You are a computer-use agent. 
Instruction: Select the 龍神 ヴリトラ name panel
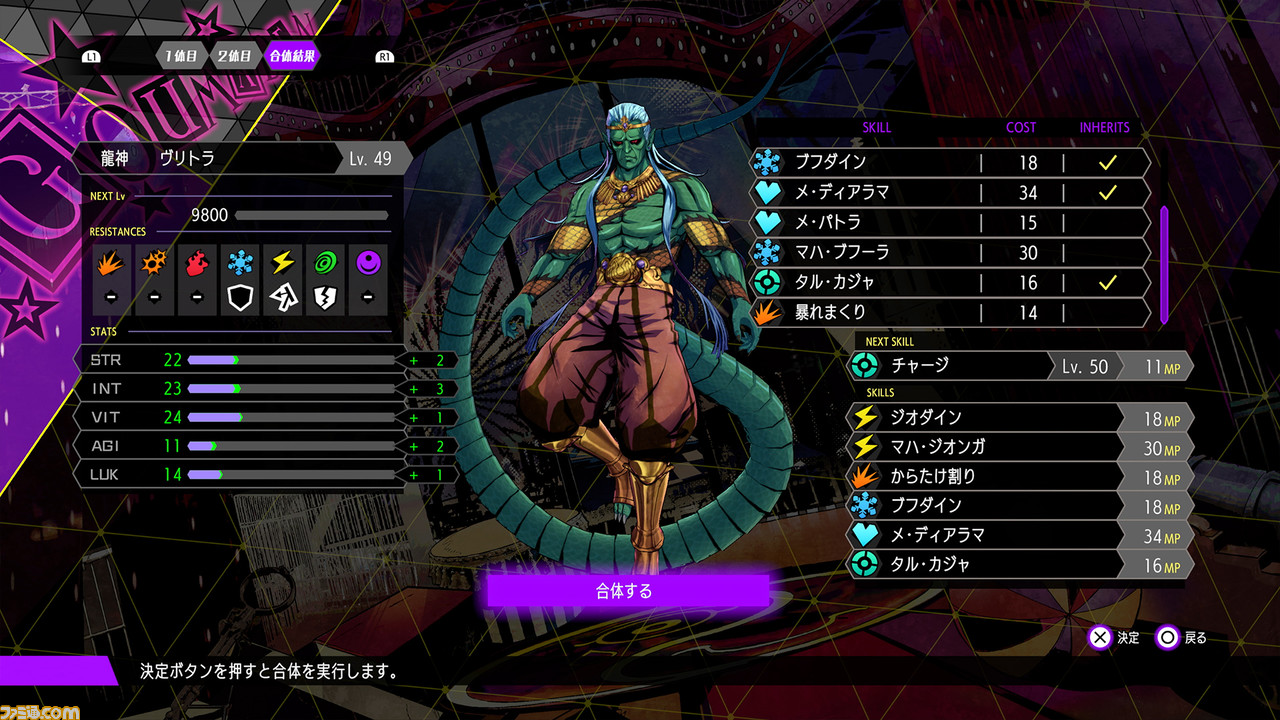pyautogui.click(x=240, y=158)
